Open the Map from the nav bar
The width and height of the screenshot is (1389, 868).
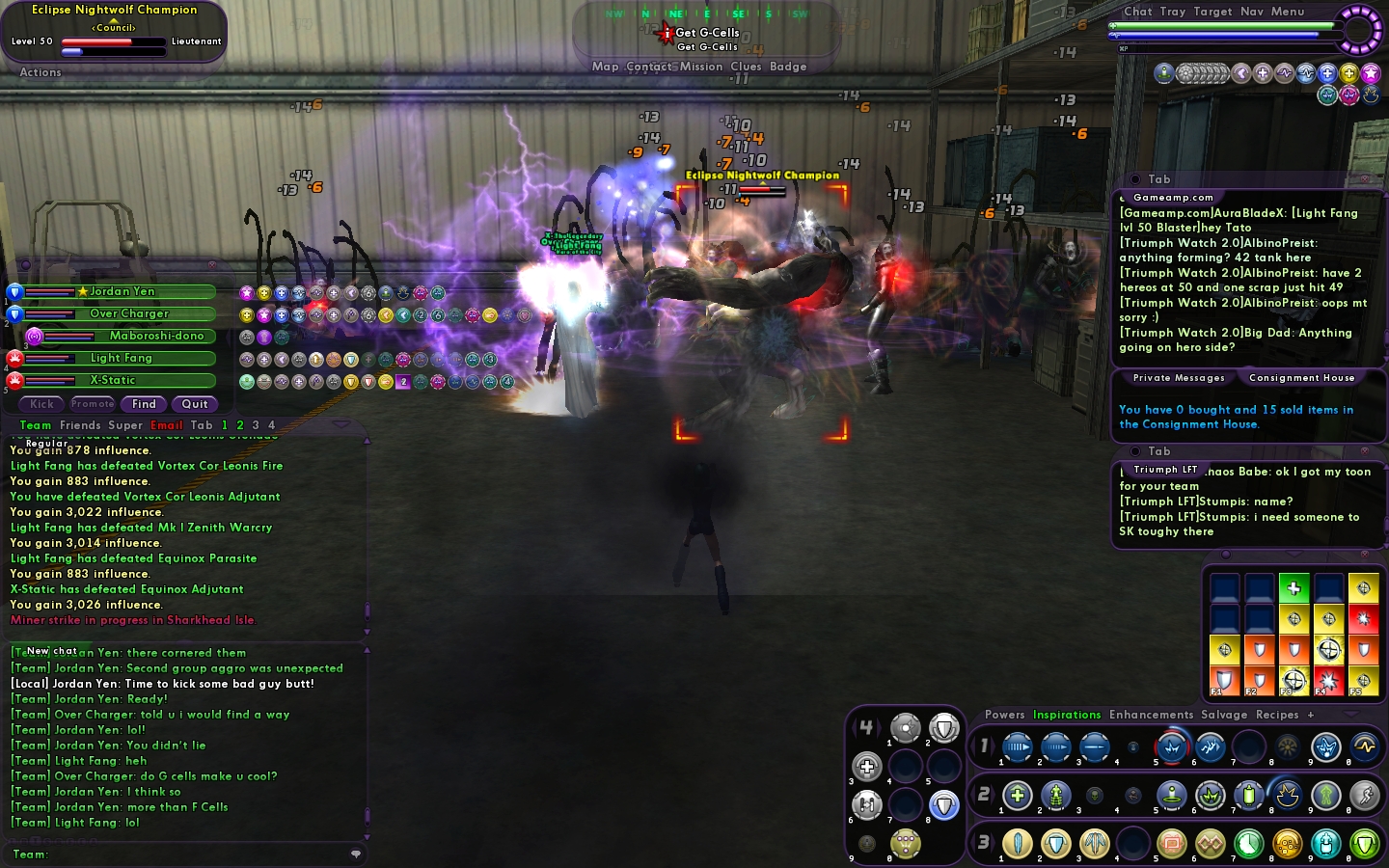point(605,67)
